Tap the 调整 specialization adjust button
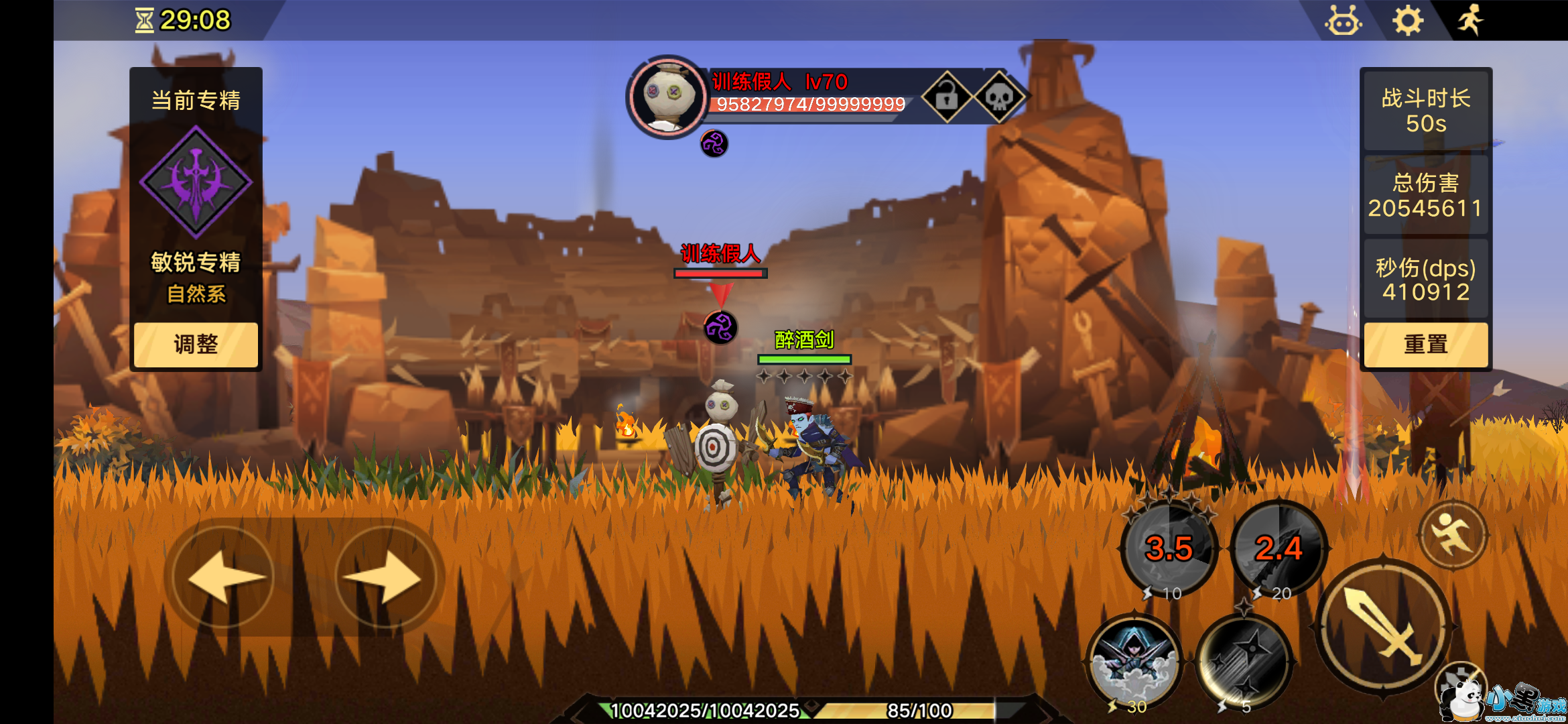Image resolution: width=1568 pixels, height=724 pixels. (x=196, y=345)
